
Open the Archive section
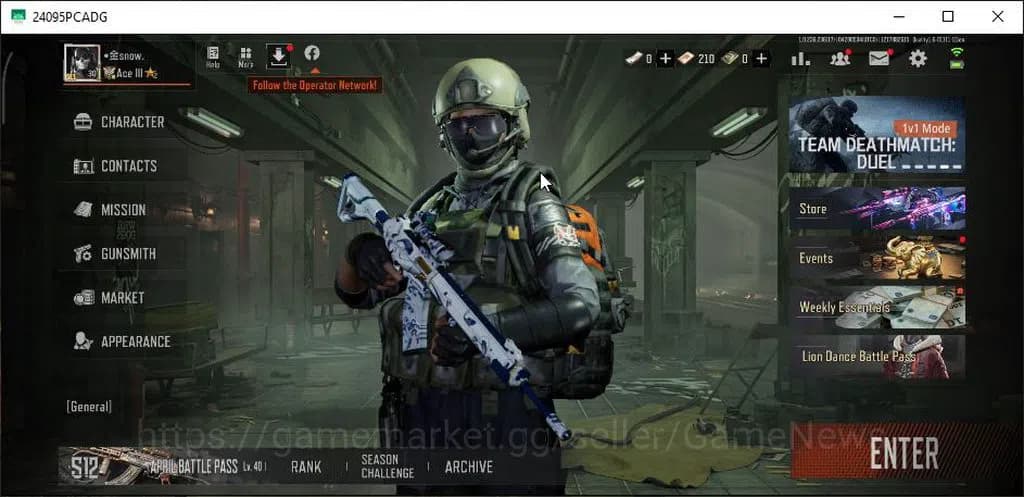pyautogui.click(x=469, y=466)
